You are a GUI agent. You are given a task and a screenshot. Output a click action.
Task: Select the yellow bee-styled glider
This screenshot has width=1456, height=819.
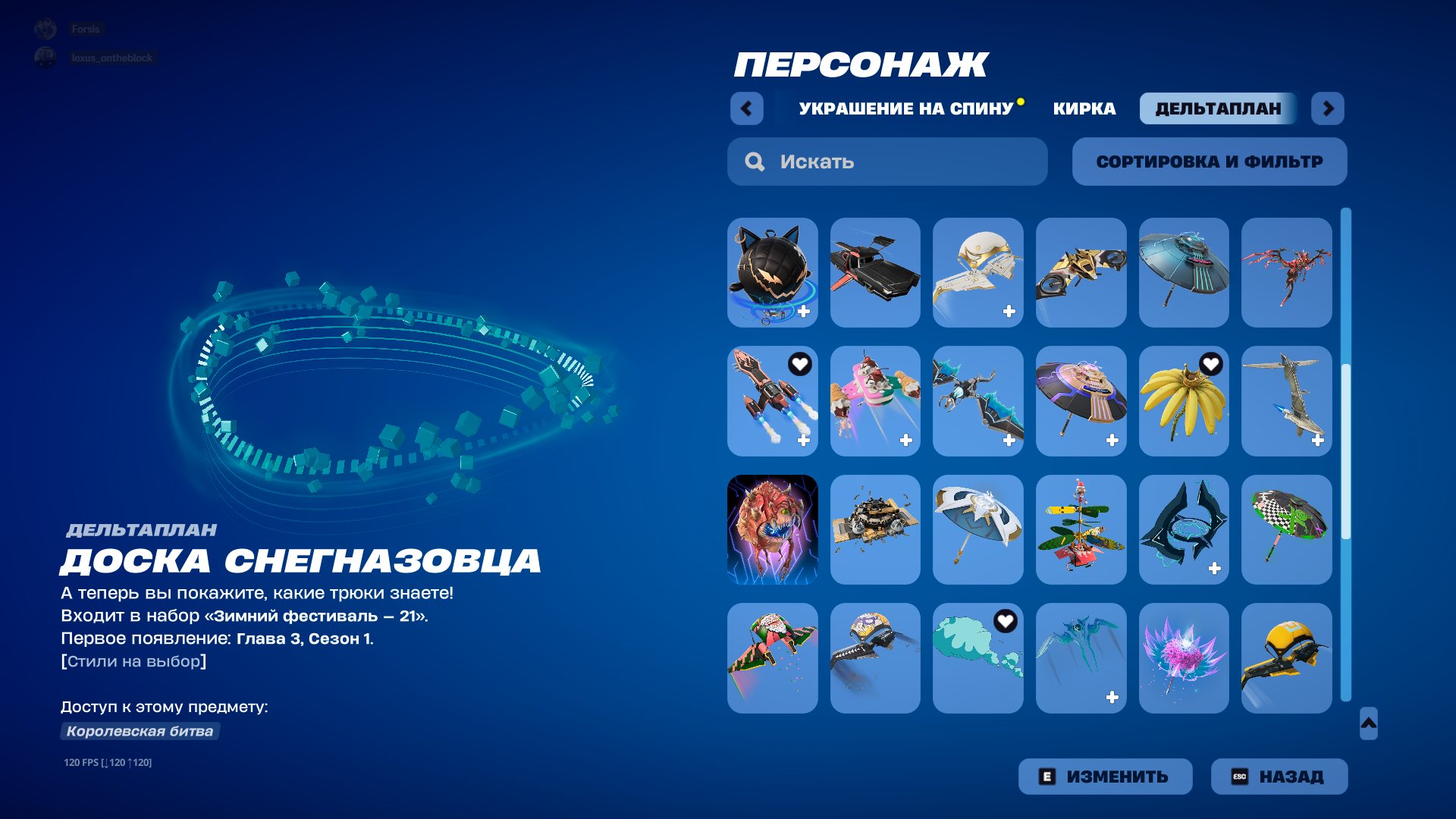pyautogui.click(x=1287, y=659)
